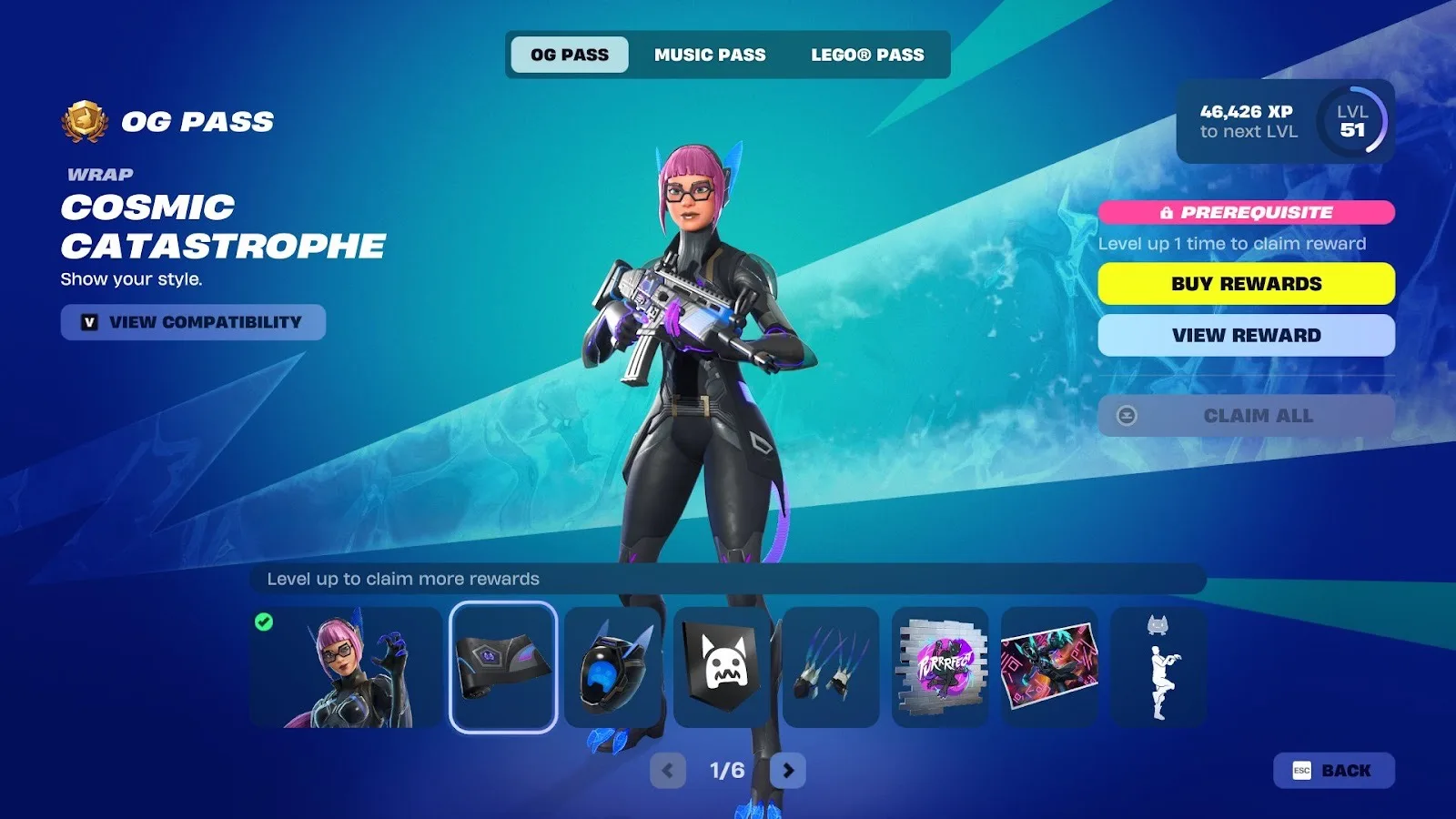Open the LEGO Pass tab
Screen dimensions: 1456x819
tap(865, 55)
